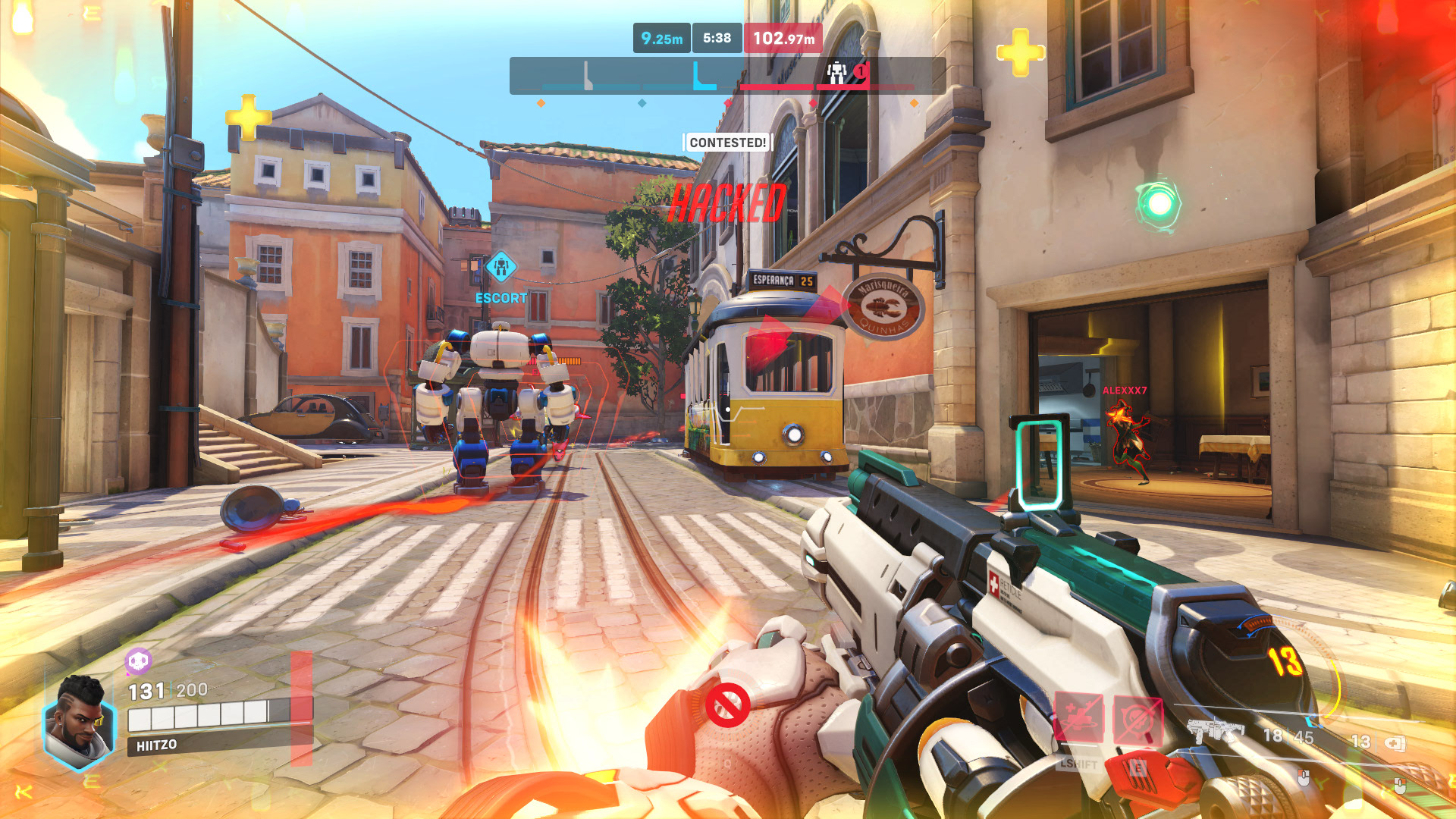Select the hacked Immortality Field ability icon
The image size is (1456, 819).
(1137, 720)
